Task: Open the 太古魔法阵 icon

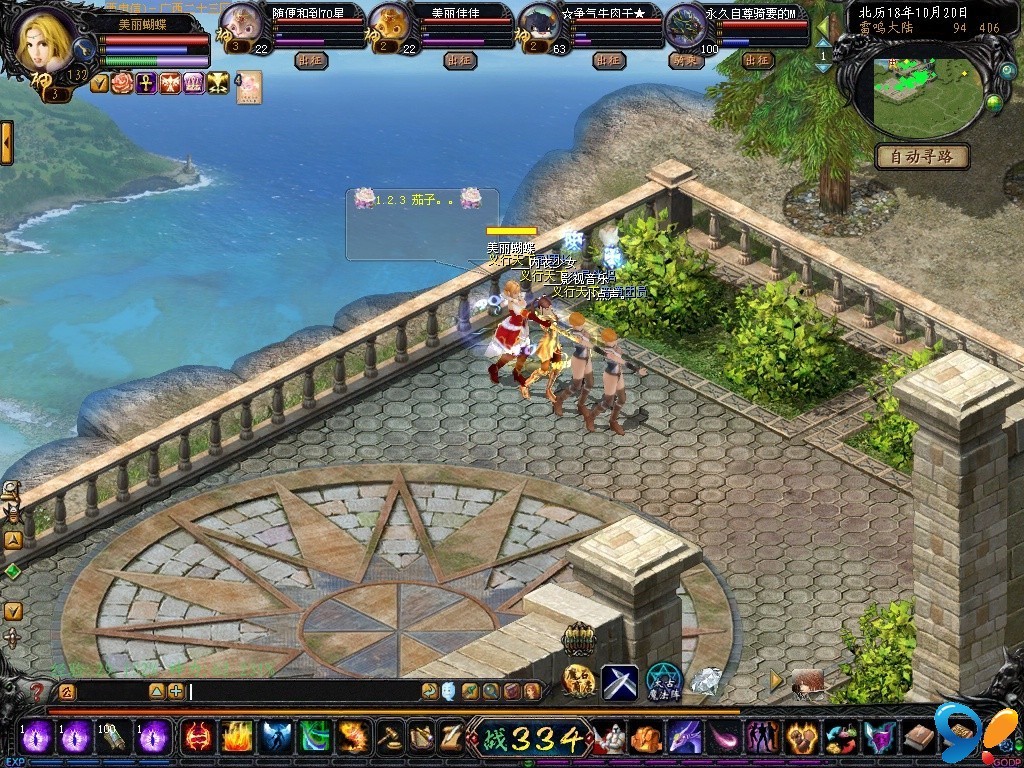Action: click(663, 682)
